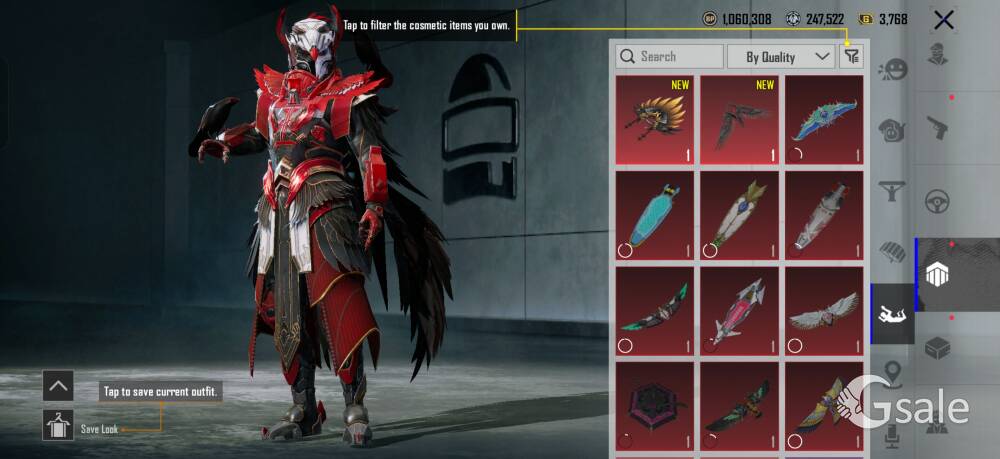Choose the pink and silver rocket item
Viewport: 1000px width, 459px height.
740,310
